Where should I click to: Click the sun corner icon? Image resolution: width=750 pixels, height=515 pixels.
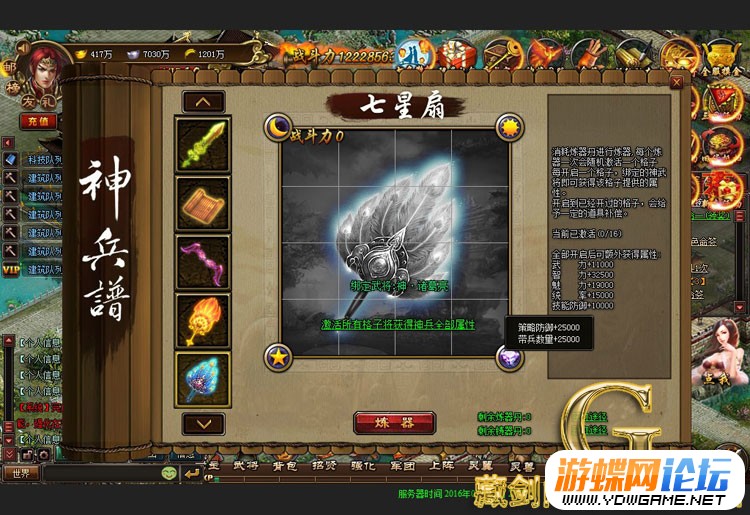511,127
